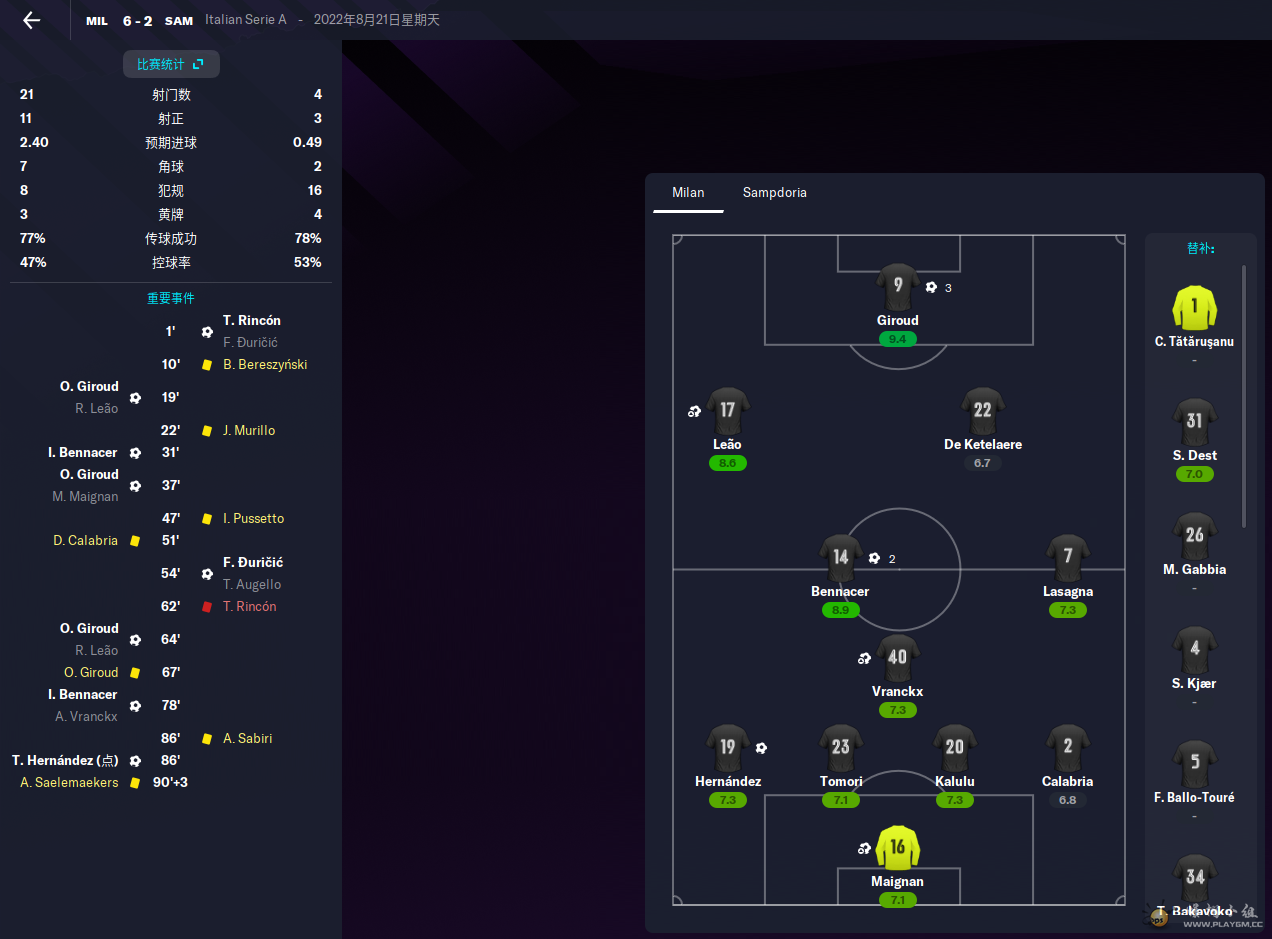Choose Leão's number 17 shirt
The width and height of the screenshot is (1272, 939).
[x=727, y=412]
